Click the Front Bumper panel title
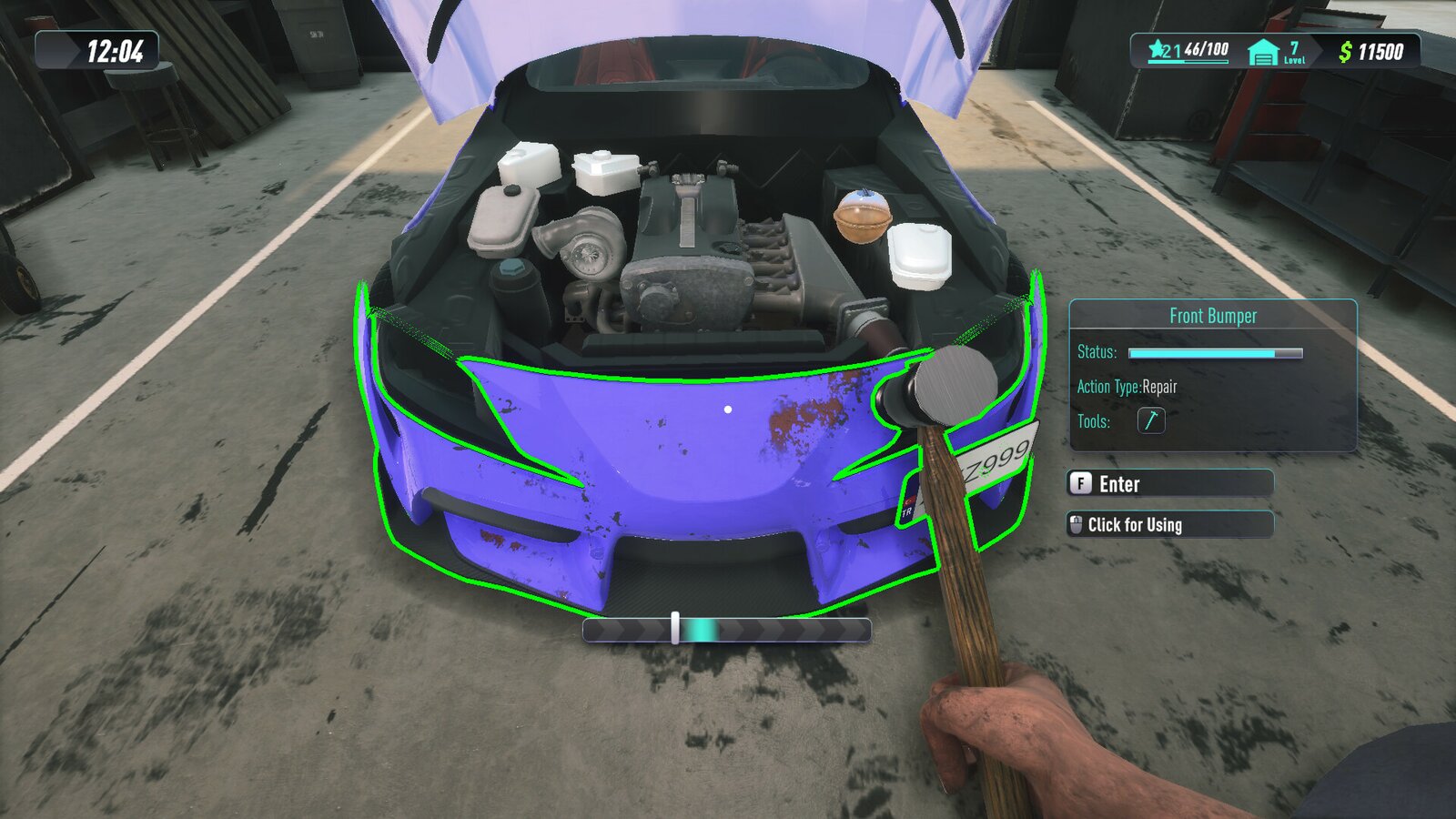The image size is (1456, 819). click(1214, 316)
